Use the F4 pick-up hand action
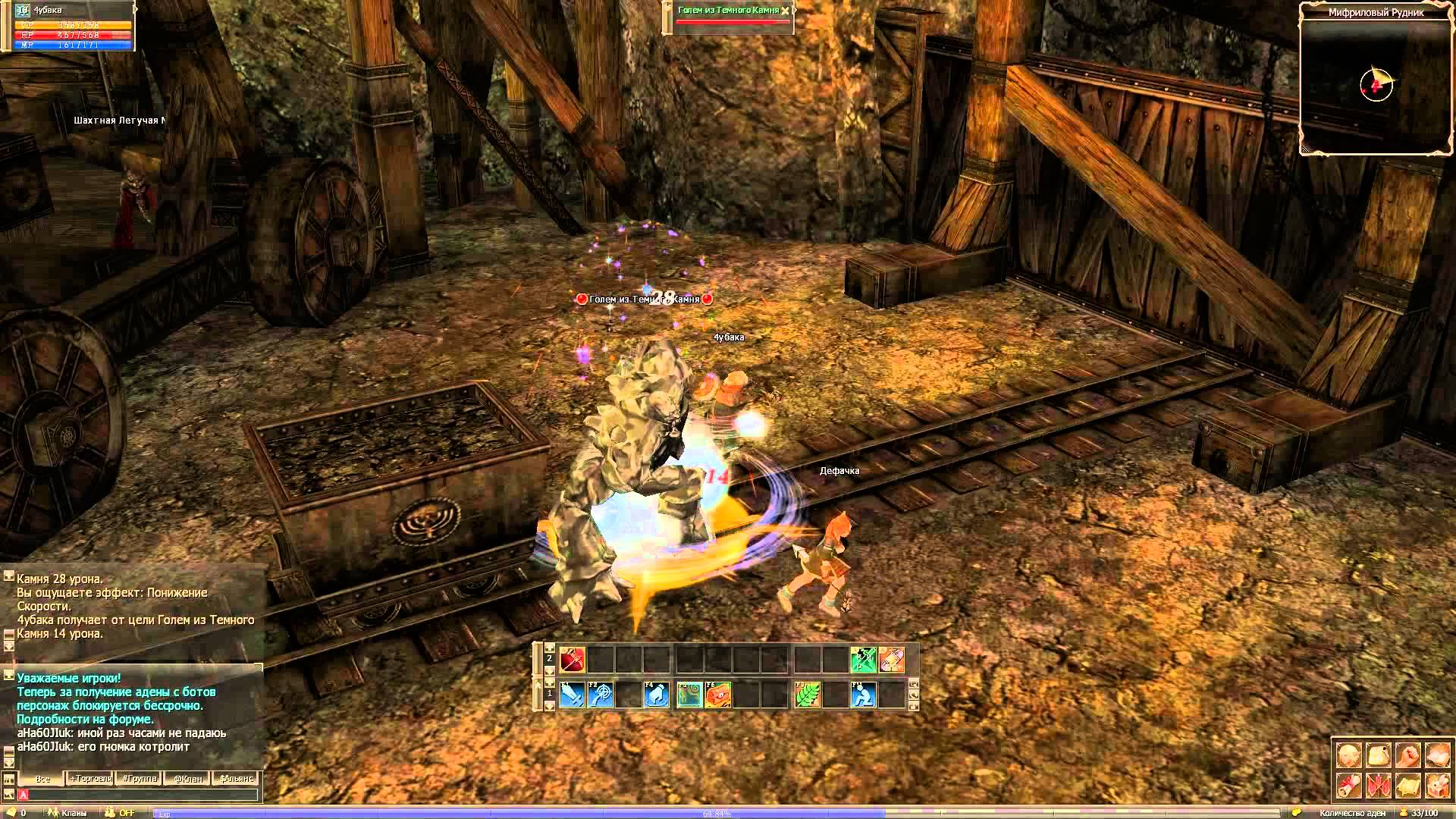The image size is (1456, 819). click(x=657, y=695)
